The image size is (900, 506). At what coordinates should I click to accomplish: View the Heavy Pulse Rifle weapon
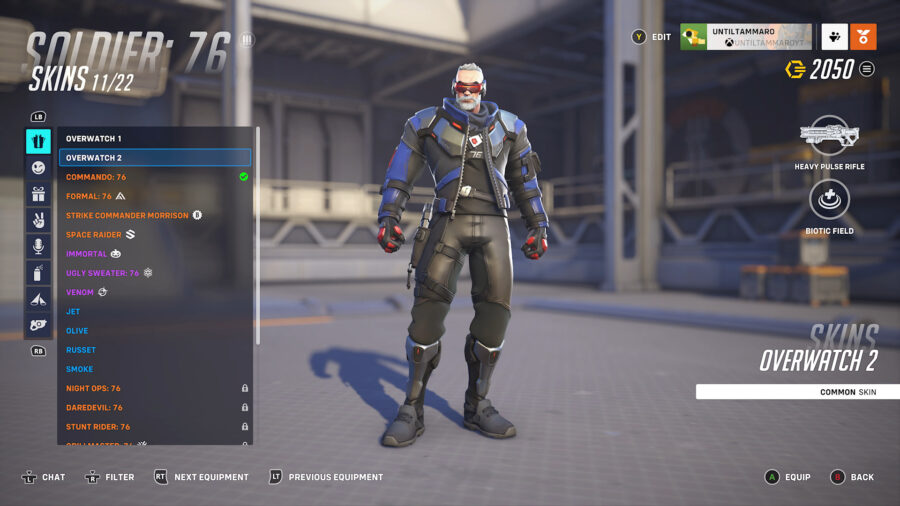[x=829, y=137]
